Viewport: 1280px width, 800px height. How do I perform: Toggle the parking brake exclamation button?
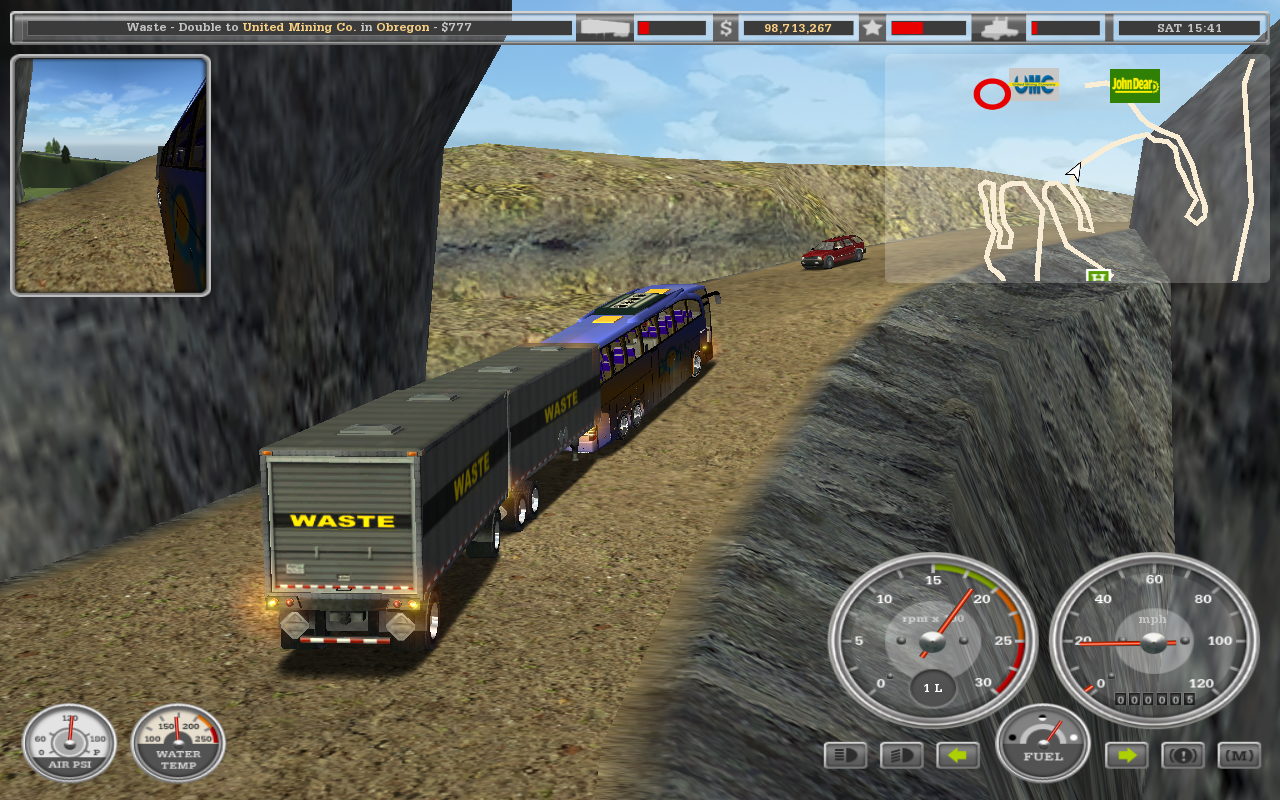(1182, 755)
